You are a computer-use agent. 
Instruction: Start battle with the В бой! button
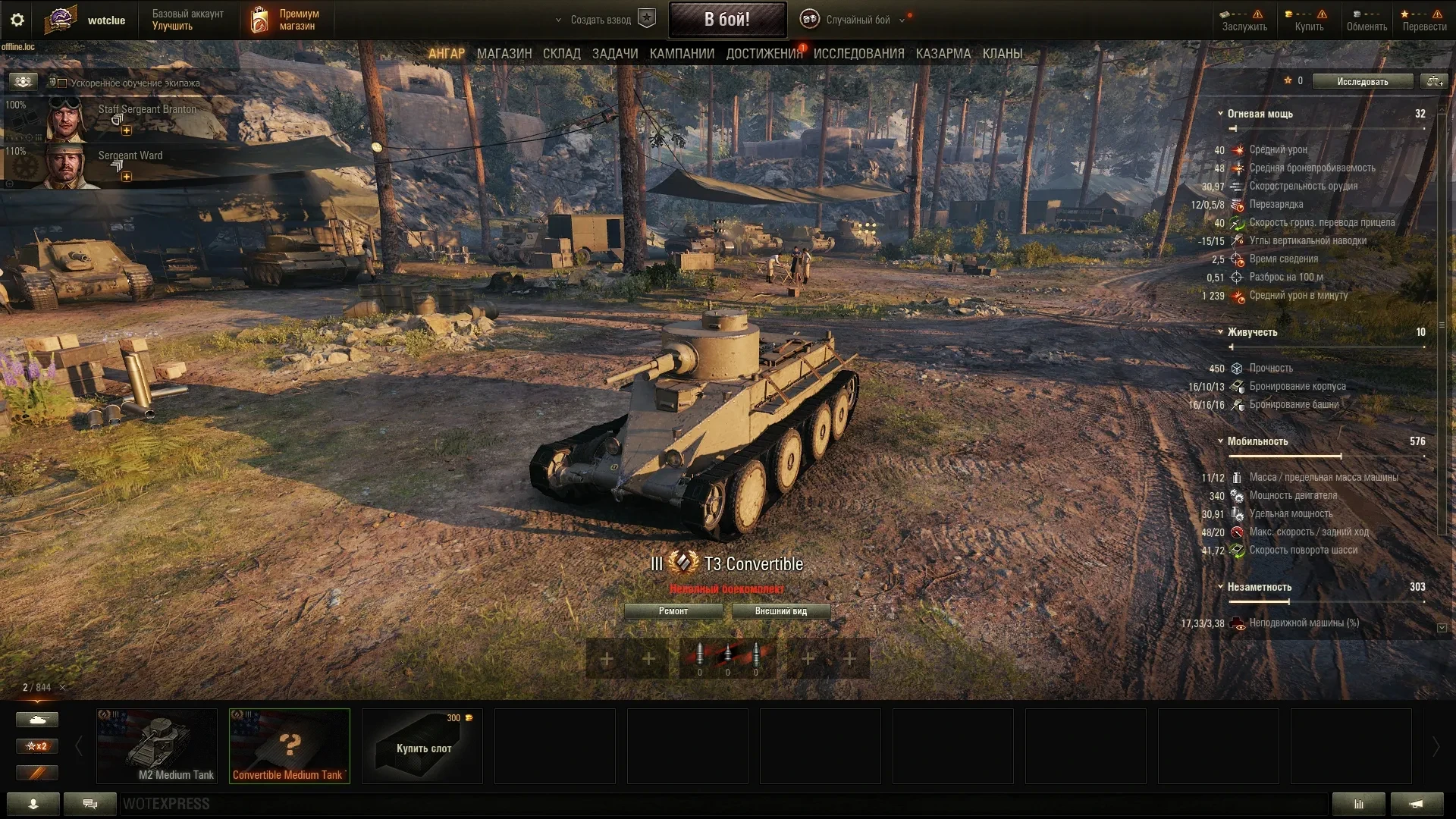coord(726,20)
